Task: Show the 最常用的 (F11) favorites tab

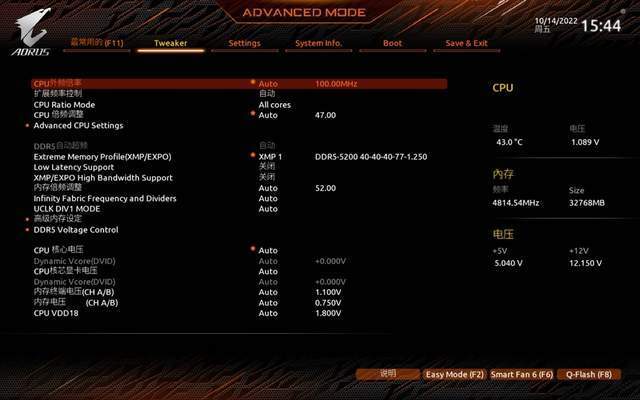Action: pos(97,44)
